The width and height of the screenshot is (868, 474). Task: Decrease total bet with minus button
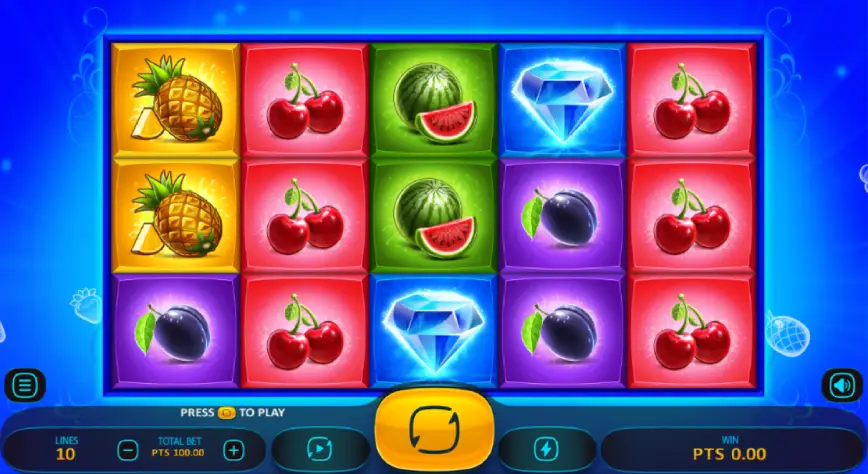pyautogui.click(x=127, y=450)
